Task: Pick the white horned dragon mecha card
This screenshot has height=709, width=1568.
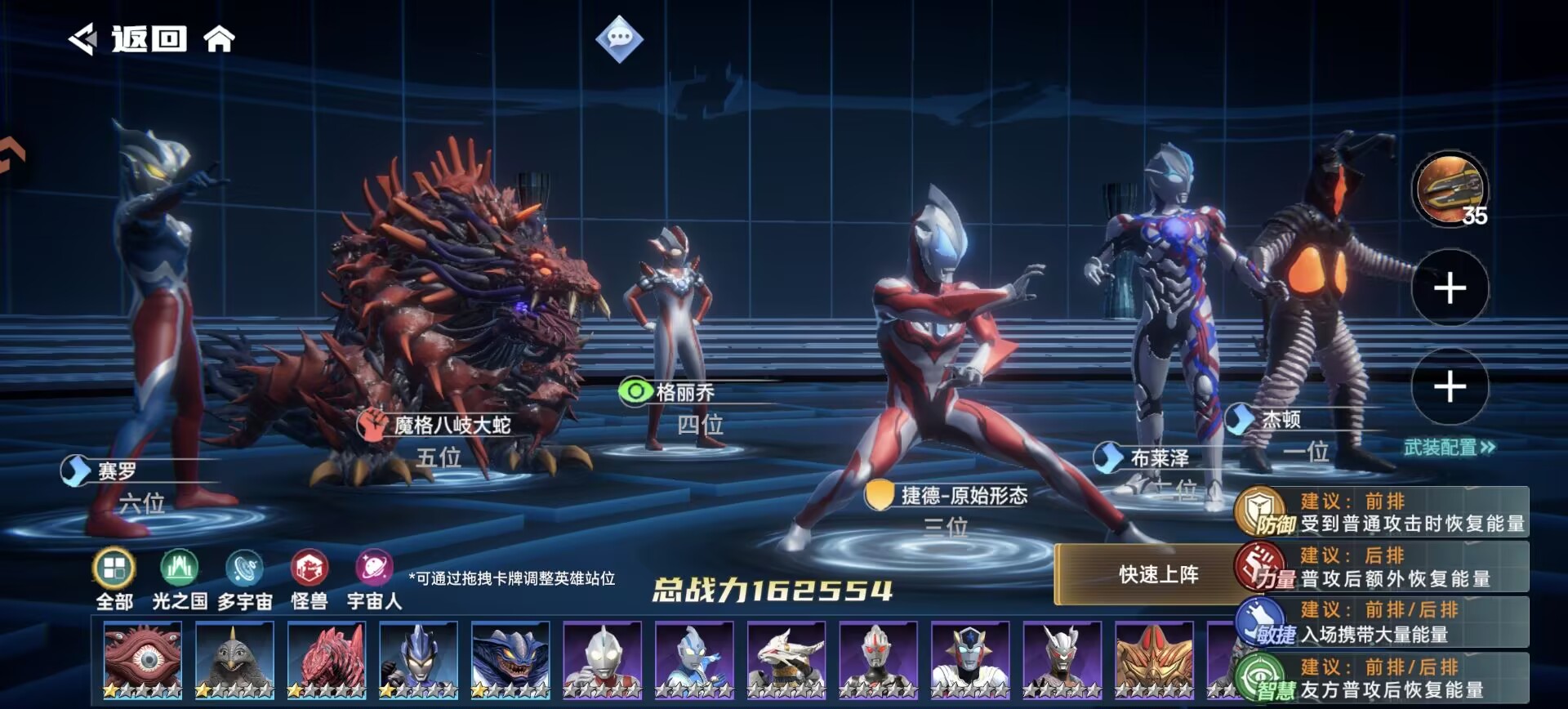Action: point(786,660)
